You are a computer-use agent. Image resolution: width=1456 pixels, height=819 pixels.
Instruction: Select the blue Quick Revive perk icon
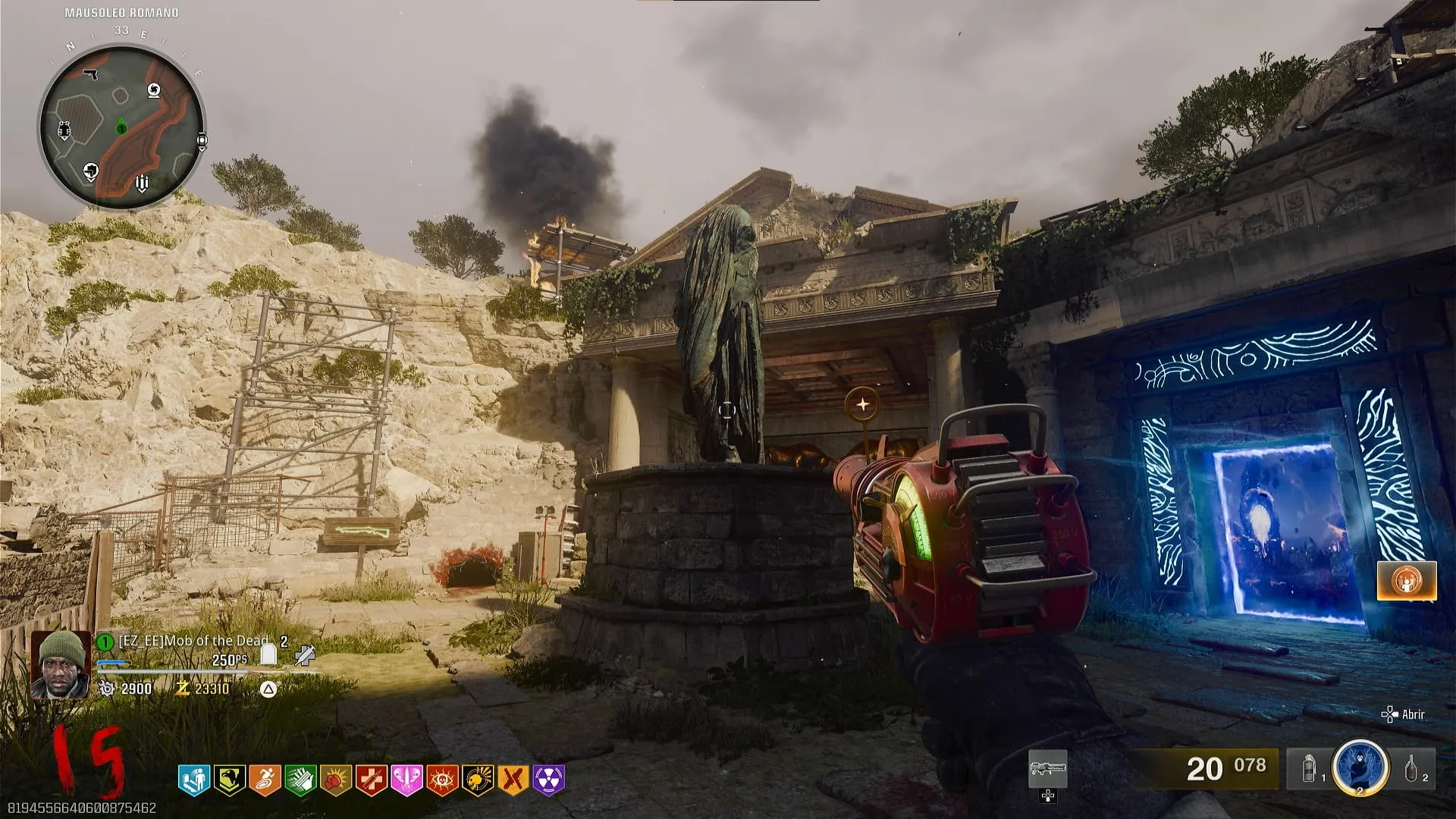click(x=193, y=780)
